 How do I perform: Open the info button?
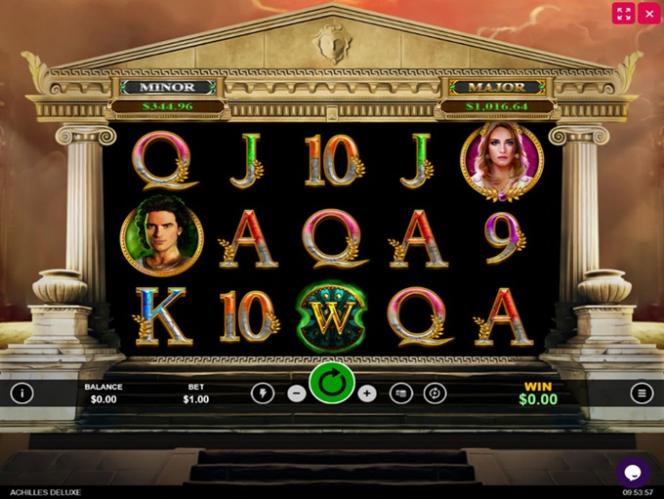(22, 393)
